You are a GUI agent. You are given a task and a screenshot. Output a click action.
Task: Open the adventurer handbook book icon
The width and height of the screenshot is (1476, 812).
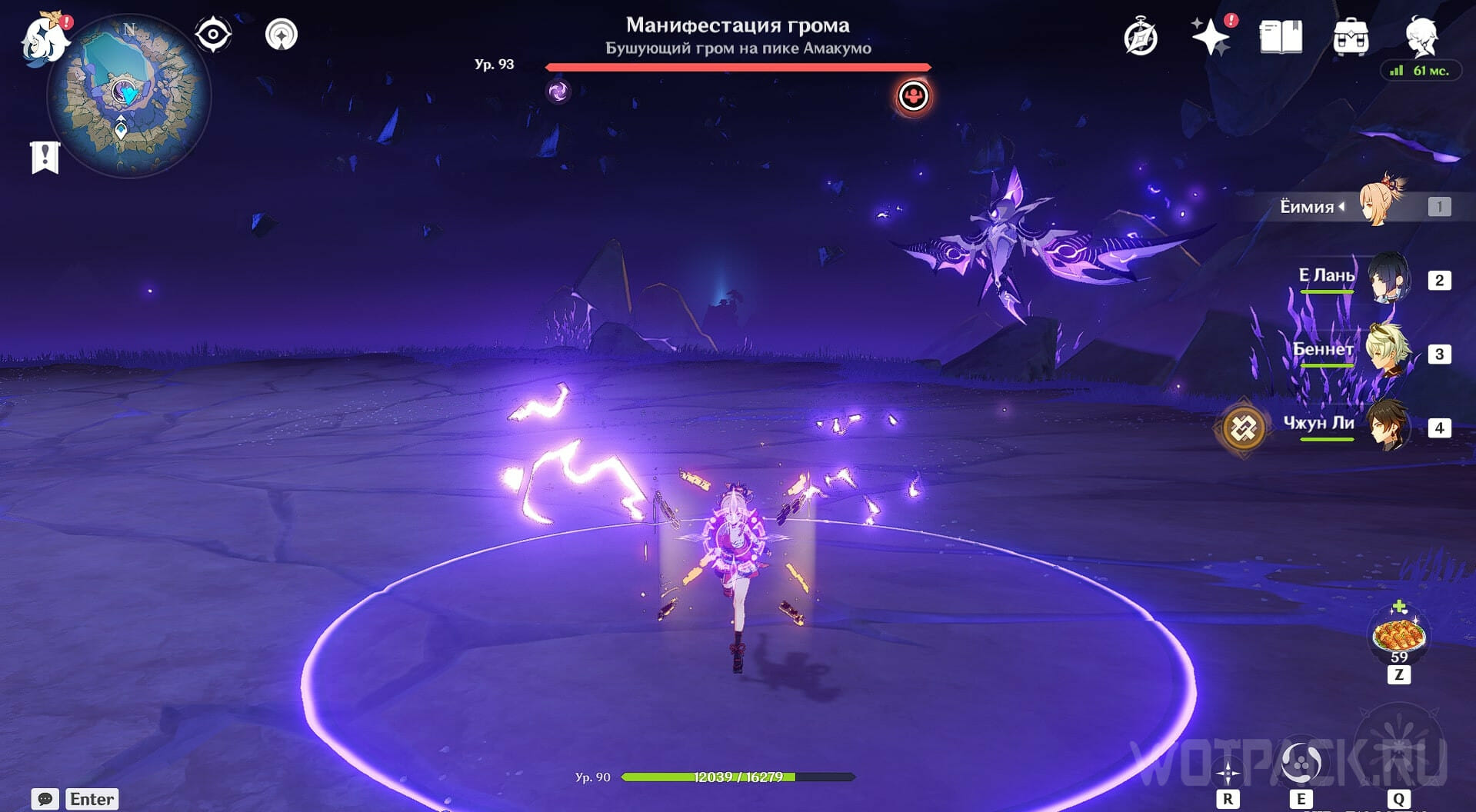[x=1281, y=37]
